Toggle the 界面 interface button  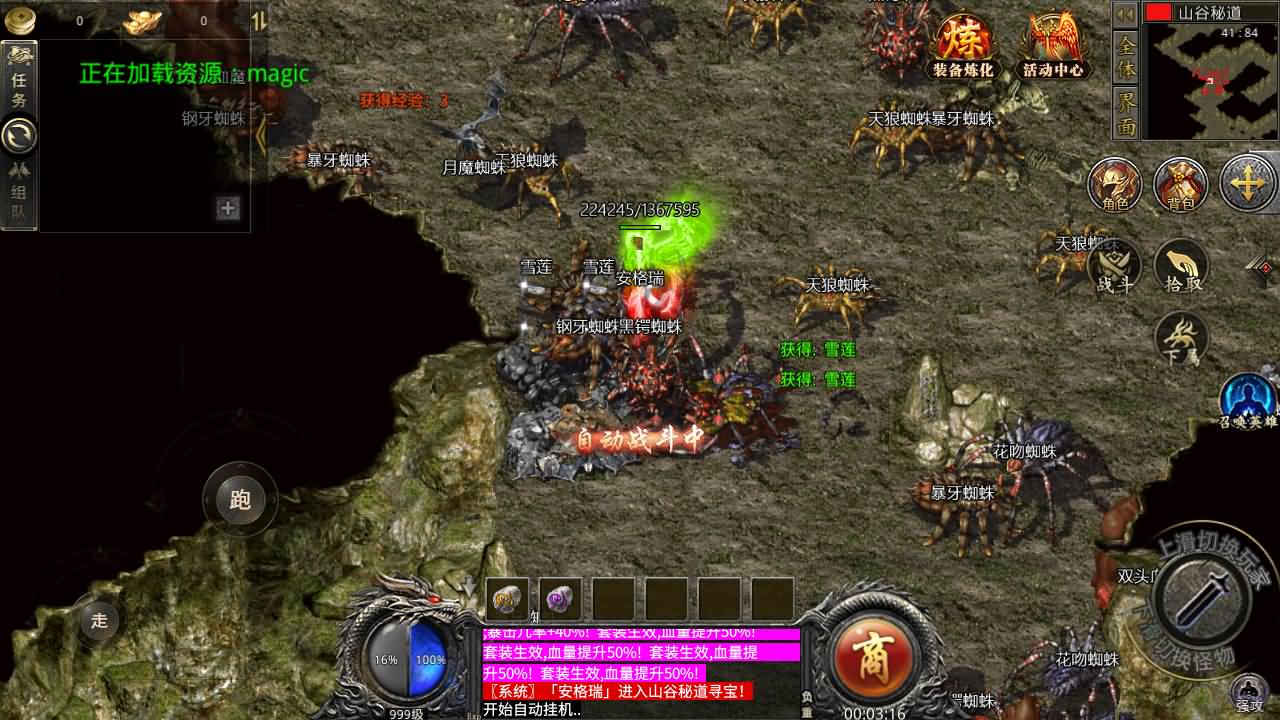(x=1126, y=112)
